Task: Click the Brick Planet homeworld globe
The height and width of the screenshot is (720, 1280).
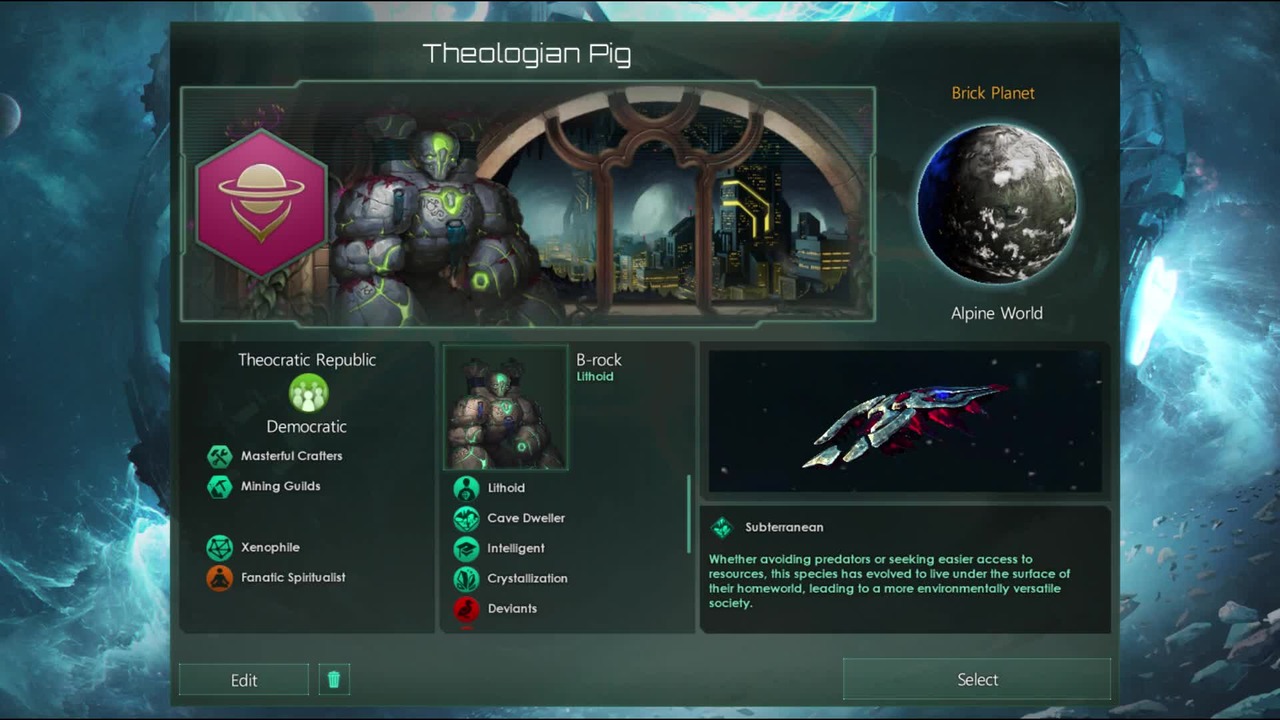Action: pyautogui.click(x=996, y=203)
